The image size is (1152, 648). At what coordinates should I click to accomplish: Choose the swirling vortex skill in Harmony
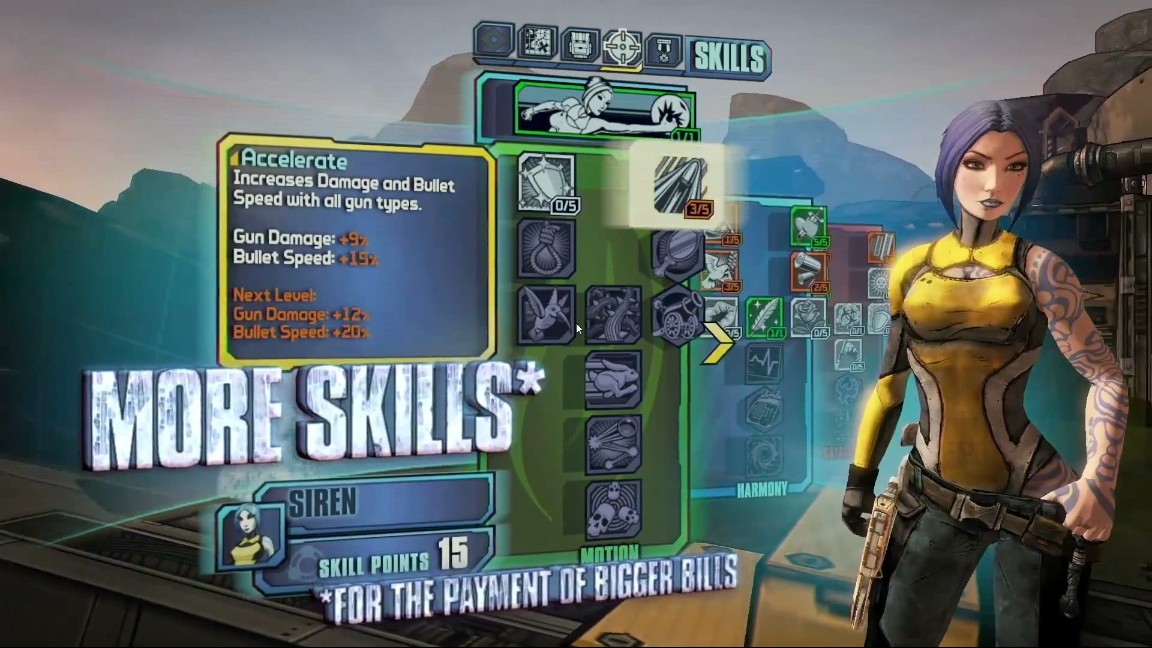(765, 452)
